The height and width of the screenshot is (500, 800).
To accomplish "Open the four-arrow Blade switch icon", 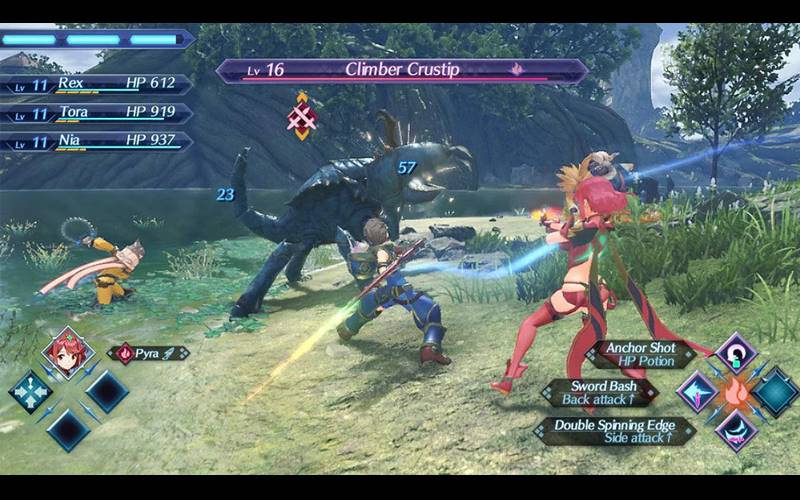I will click(30, 391).
